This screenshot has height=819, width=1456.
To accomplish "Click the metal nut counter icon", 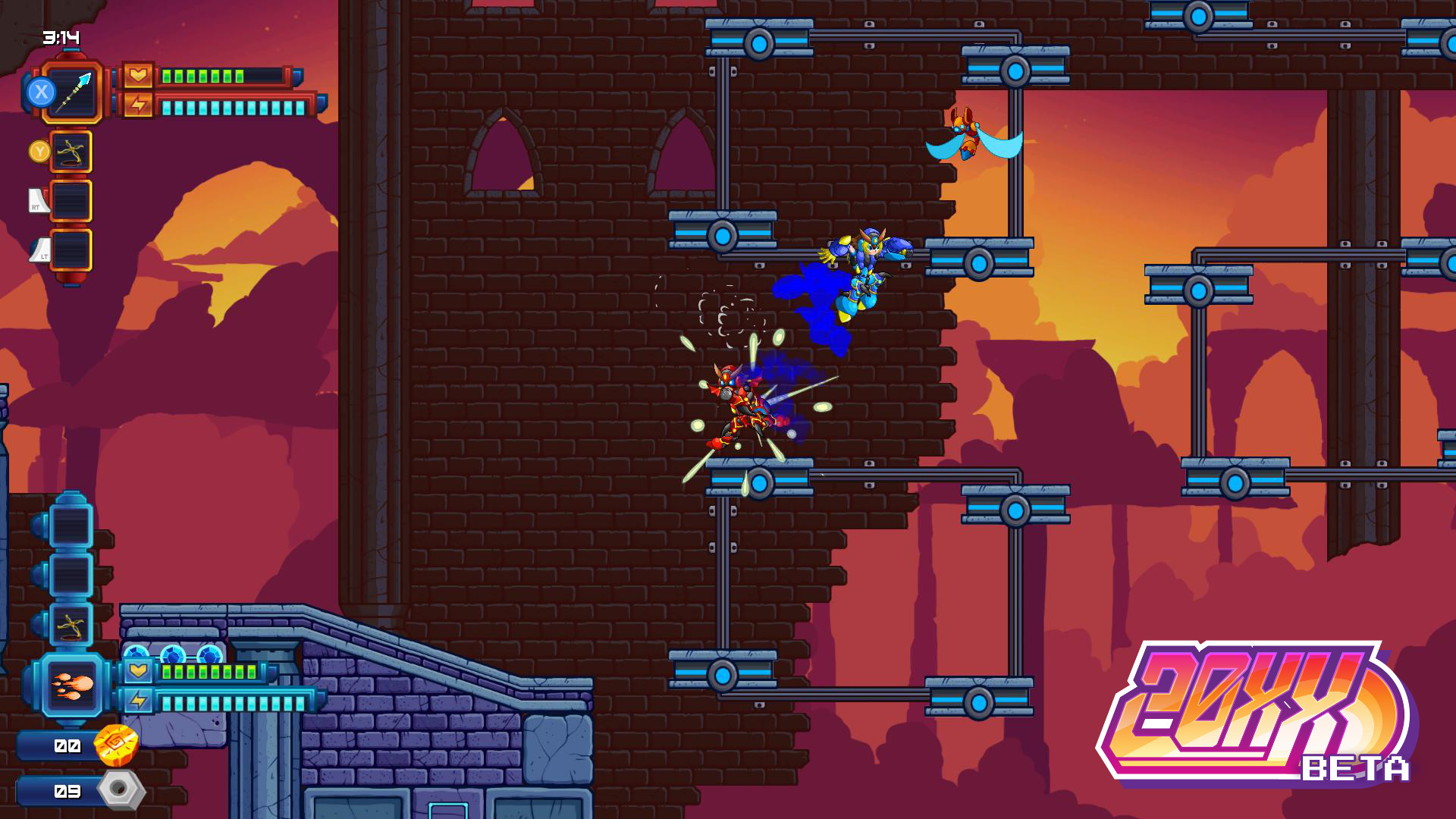I will [120, 792].
